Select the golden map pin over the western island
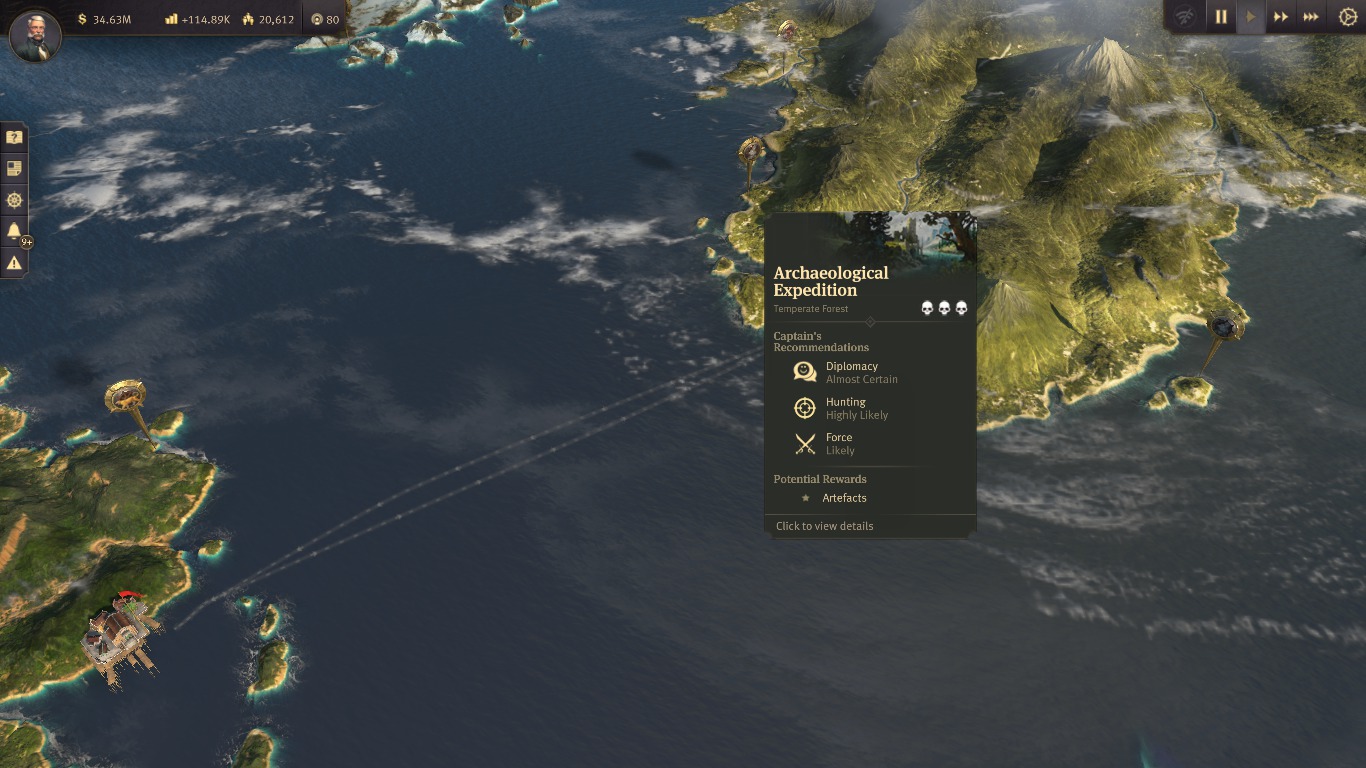Viewport: 1366px width, 768px height. [x=125, y=397]
